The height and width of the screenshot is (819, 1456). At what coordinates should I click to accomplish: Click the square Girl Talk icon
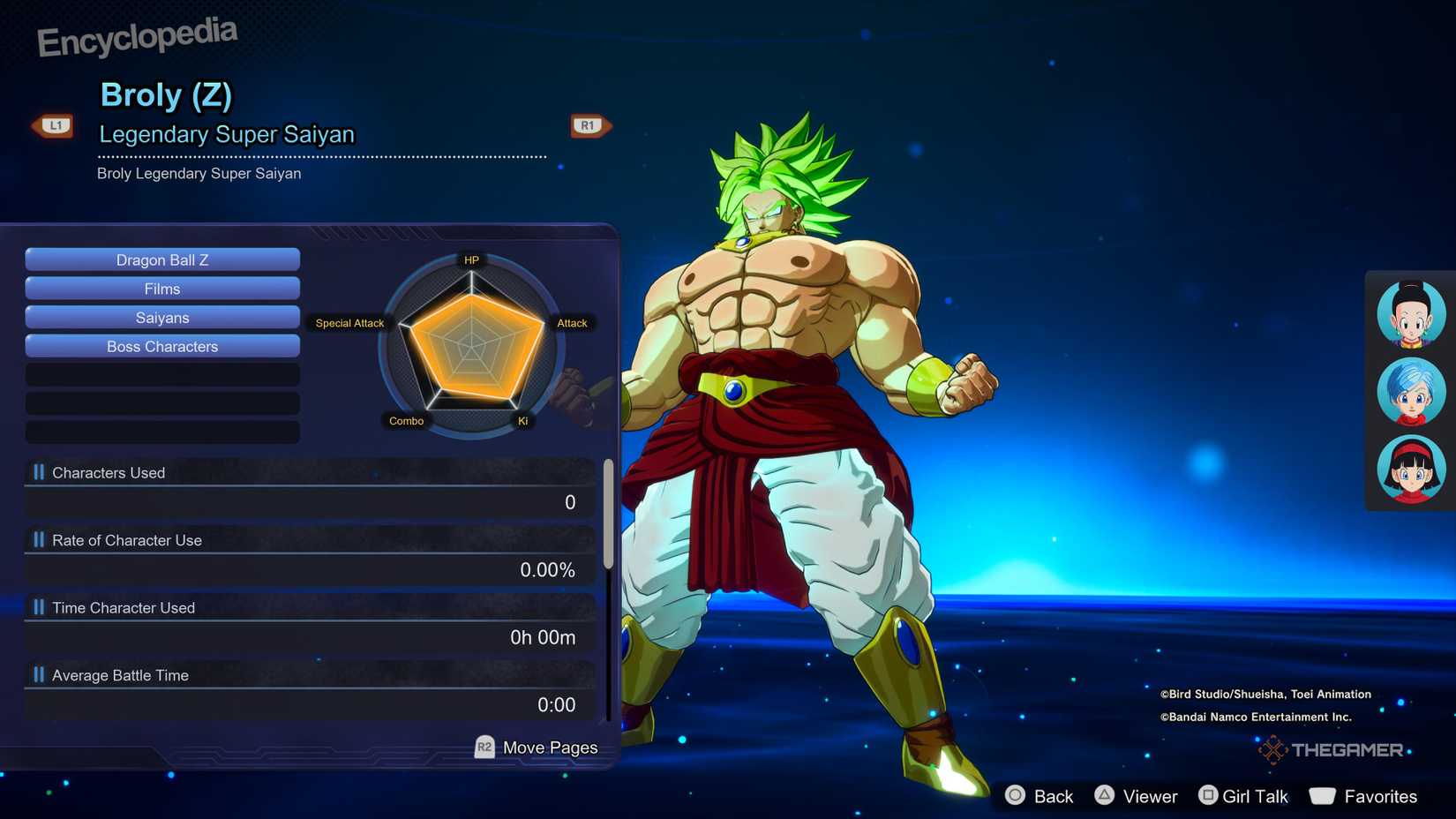point(1208,795)
